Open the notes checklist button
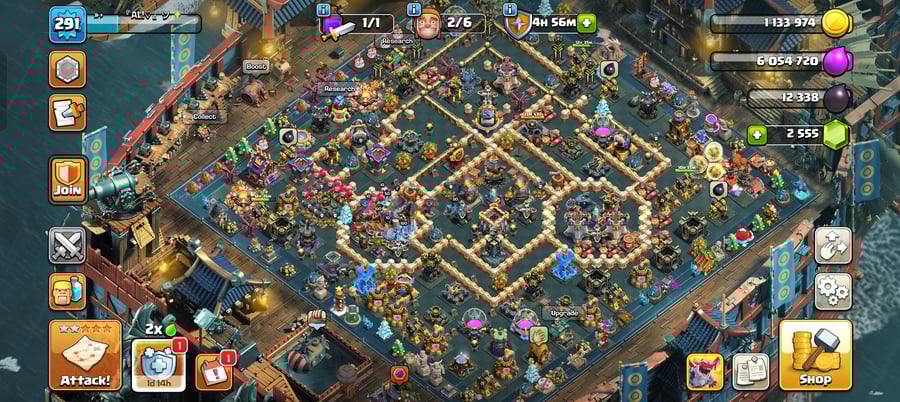900x402 pixels. pos(750,371)
